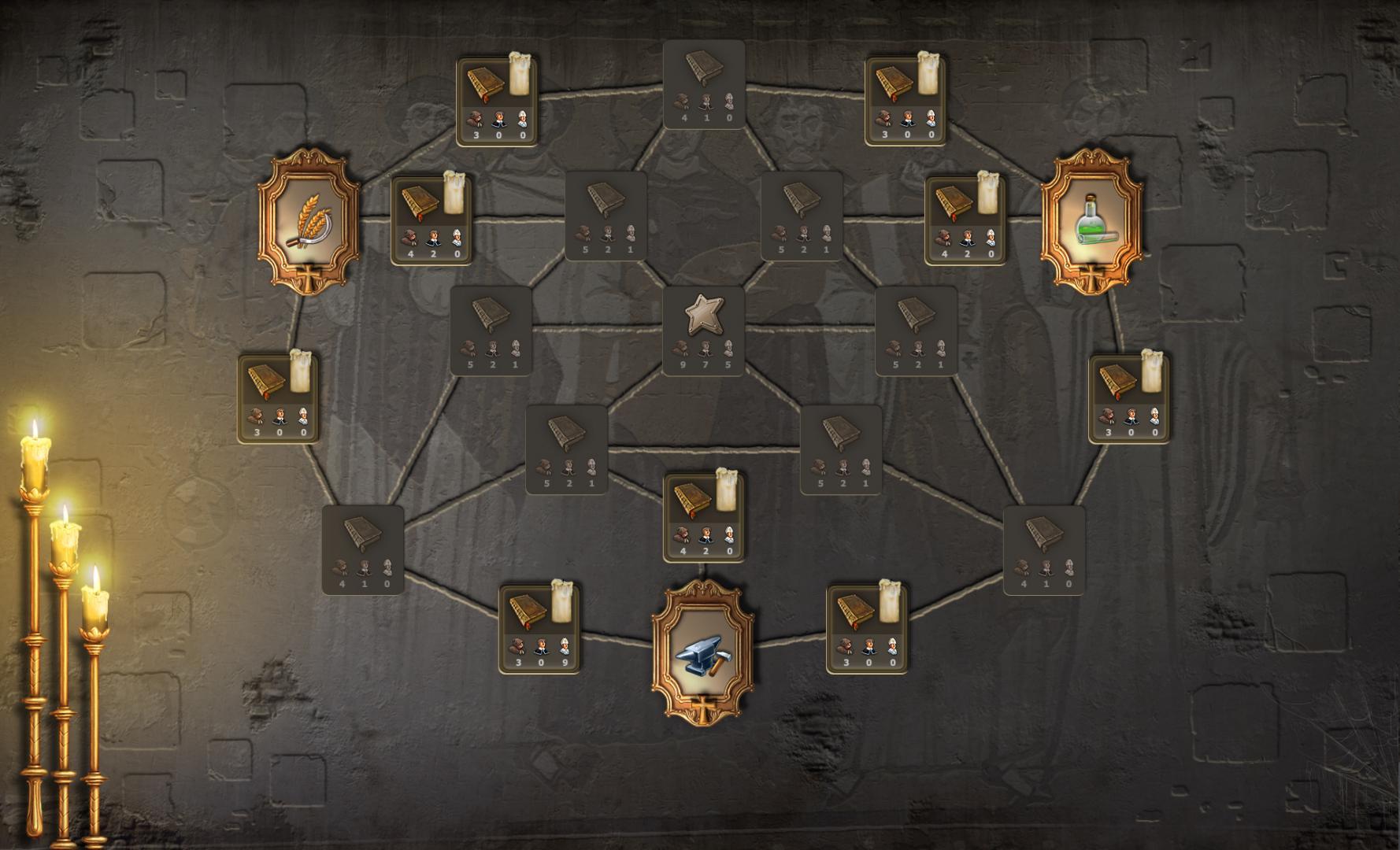Click the 5-2-1 book node left of the star

492,331
